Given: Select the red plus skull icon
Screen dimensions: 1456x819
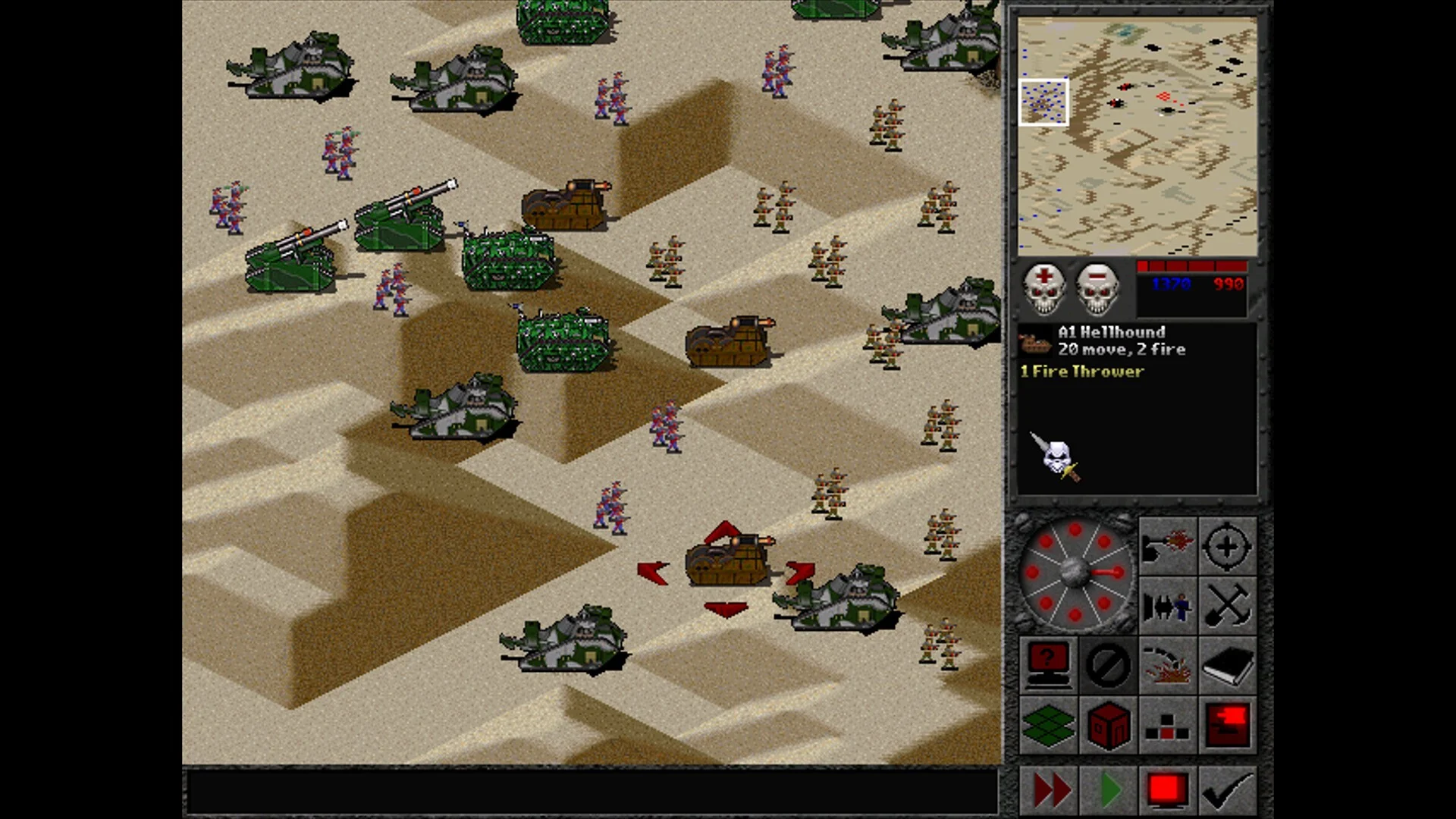Looking at the screenshot, I should [x=1044, y=287].
